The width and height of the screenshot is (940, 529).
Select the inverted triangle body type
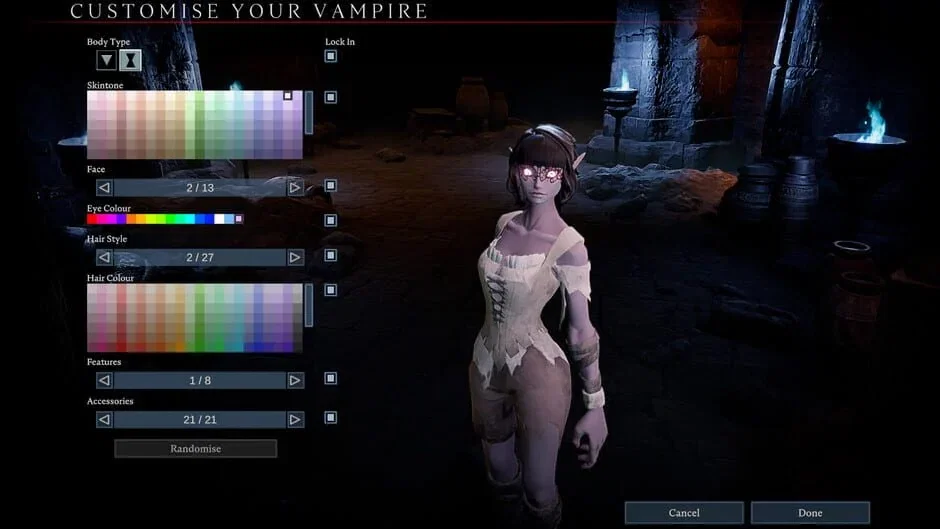(x=107, y=60)
